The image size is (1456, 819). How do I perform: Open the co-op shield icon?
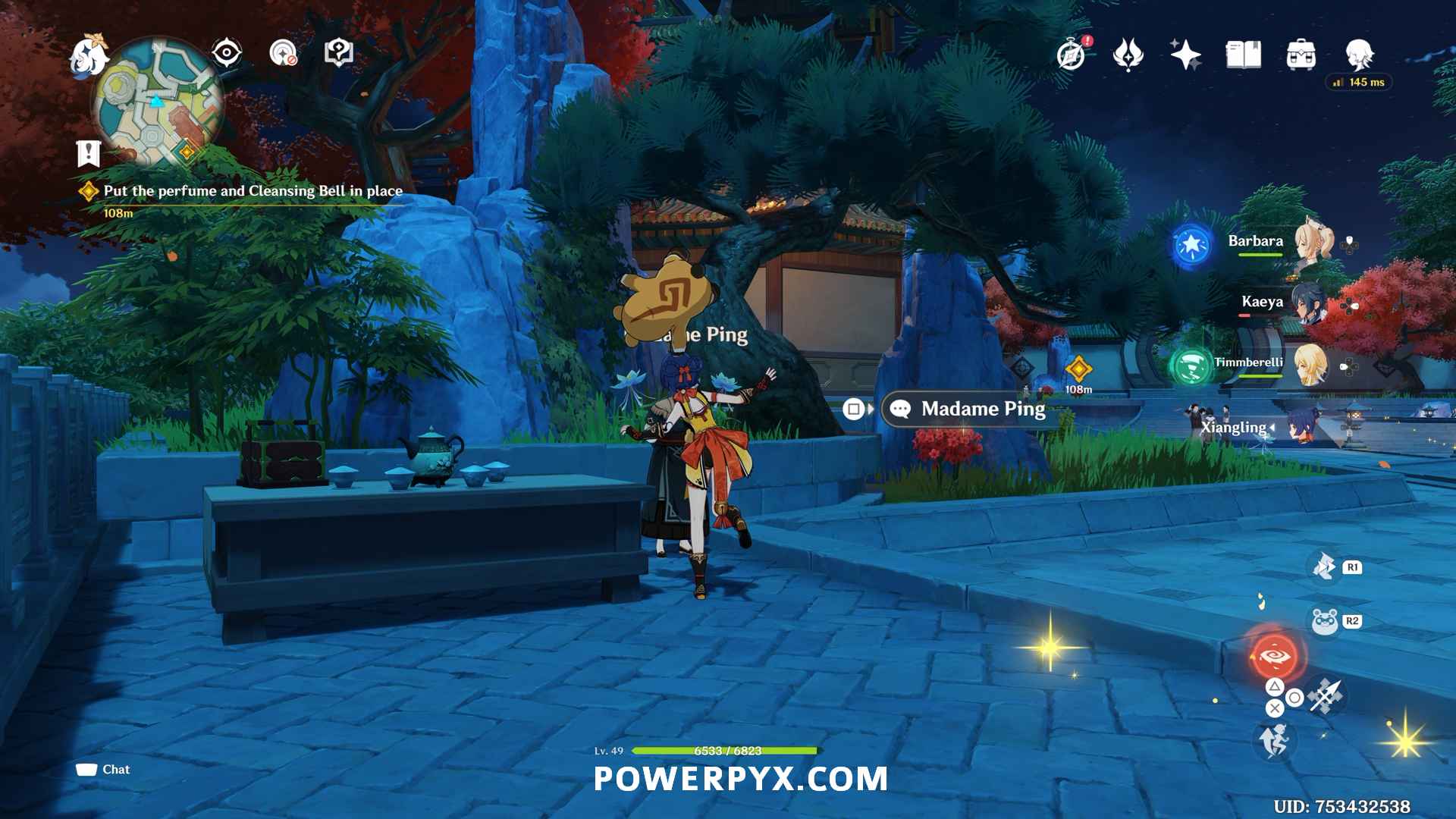pyautogui.click(x=338, y=53)
